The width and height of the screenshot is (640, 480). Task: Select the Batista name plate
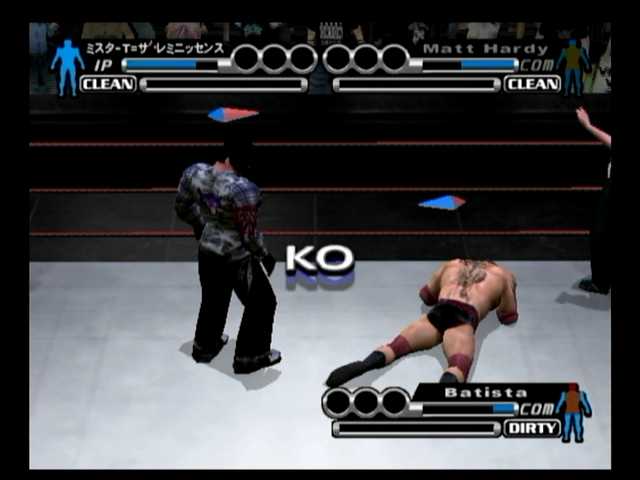(x=485, y=393)
